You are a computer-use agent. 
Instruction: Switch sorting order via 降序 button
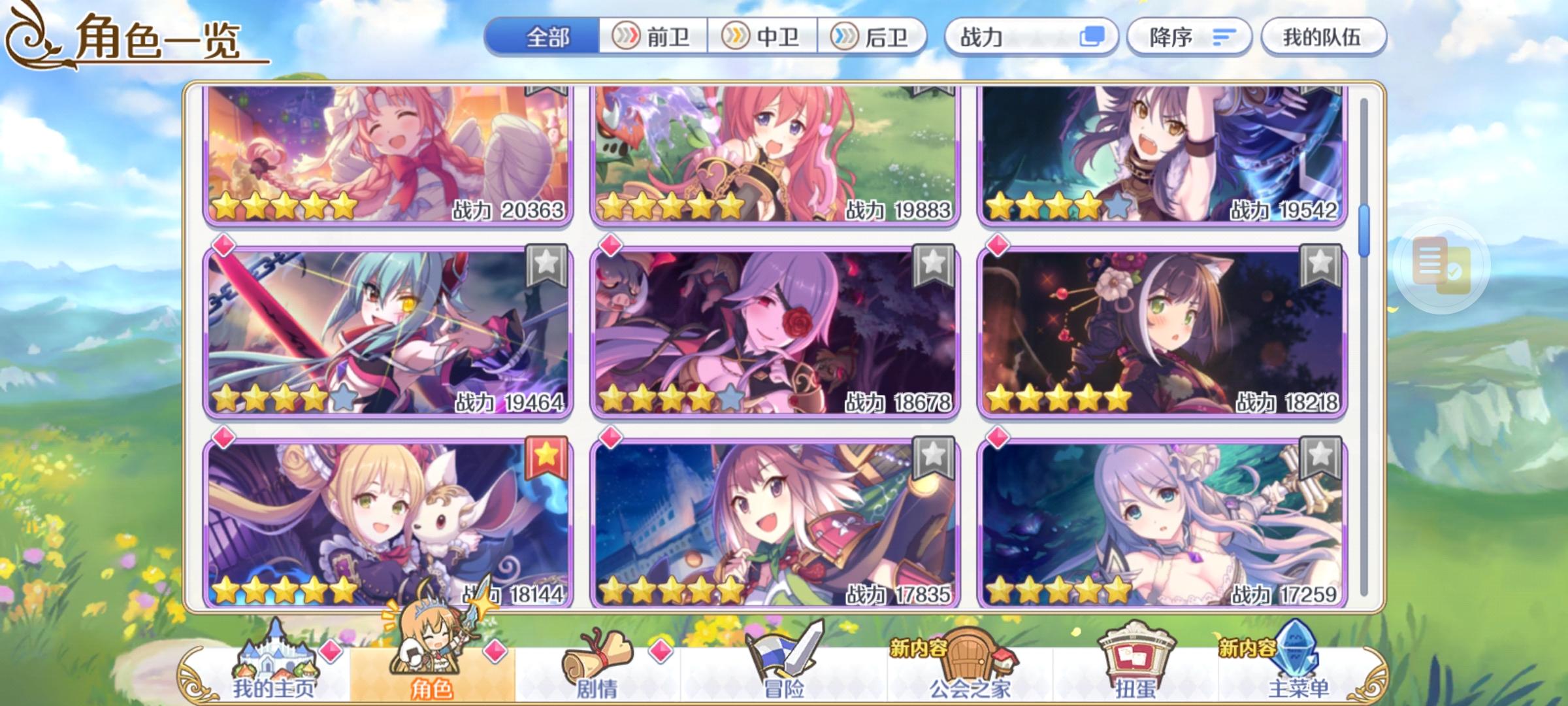[x=1189, y=37]
